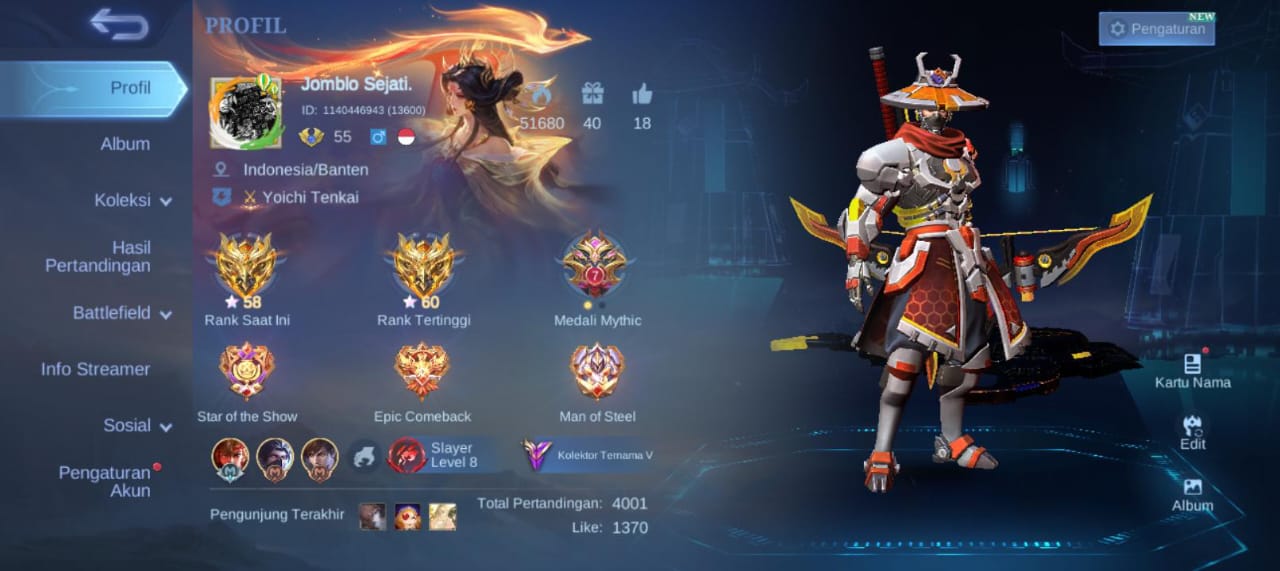Open the Hasil Pertandingan tab
1280x571 pixels.
98,256
